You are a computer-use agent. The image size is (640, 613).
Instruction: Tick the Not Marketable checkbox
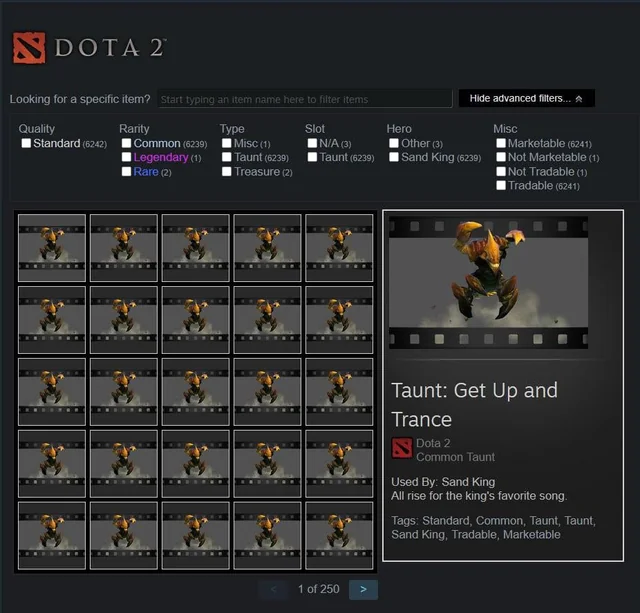(500, 158)
